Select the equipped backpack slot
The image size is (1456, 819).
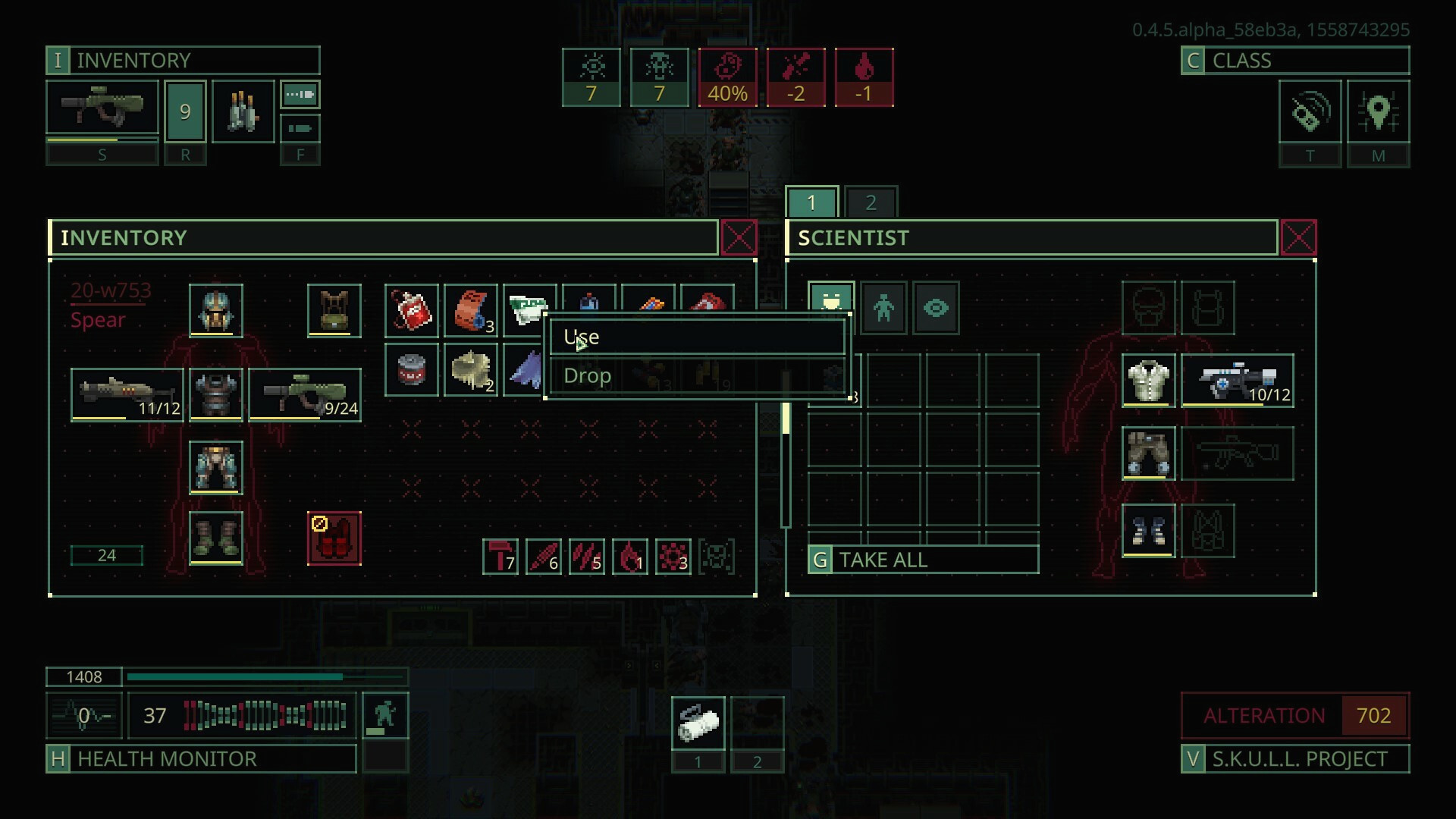coord(334,311)
